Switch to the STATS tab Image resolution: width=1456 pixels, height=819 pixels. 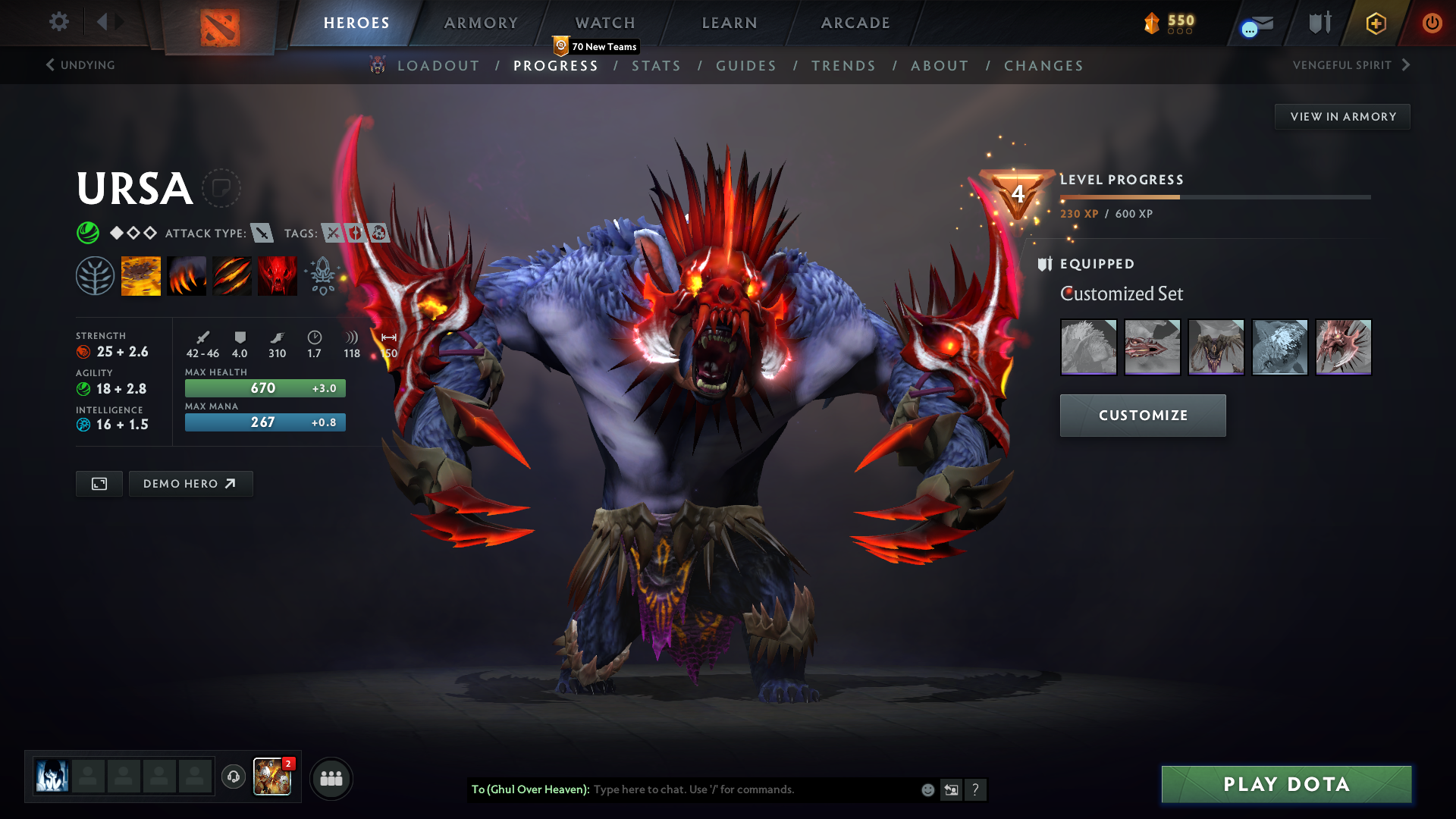point(657,66)
